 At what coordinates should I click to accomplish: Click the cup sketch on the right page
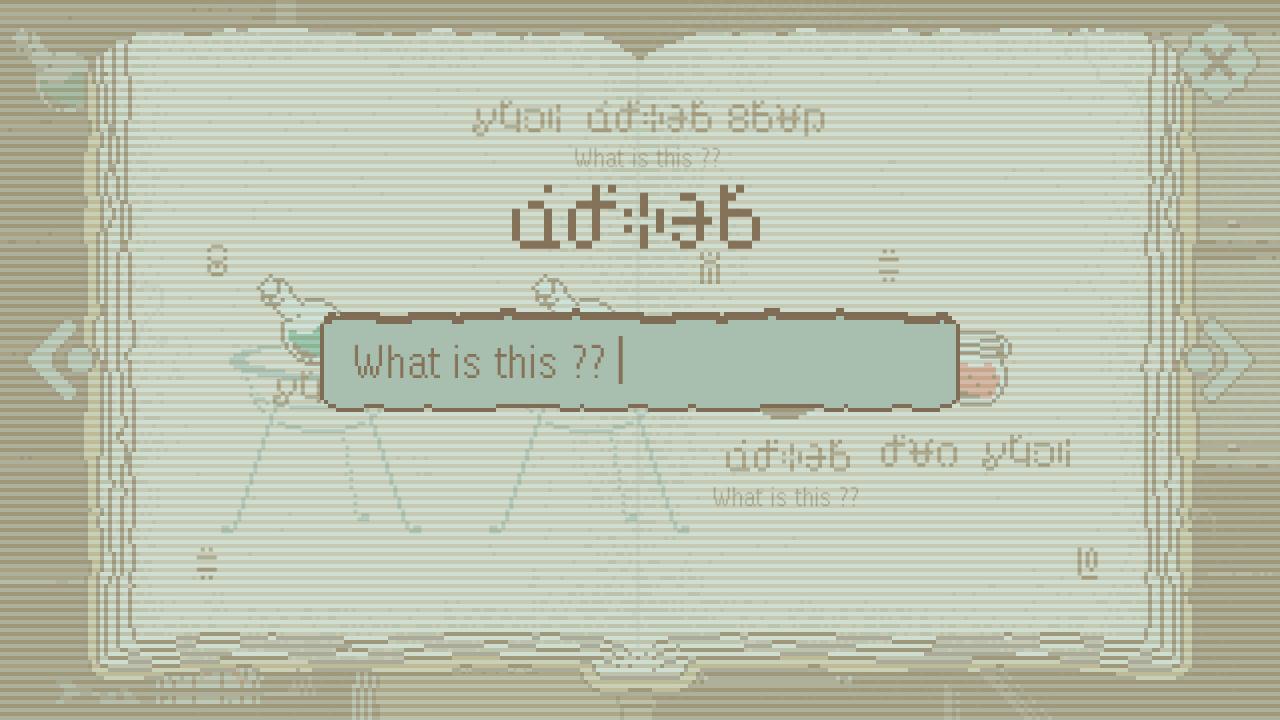[985, 370]
